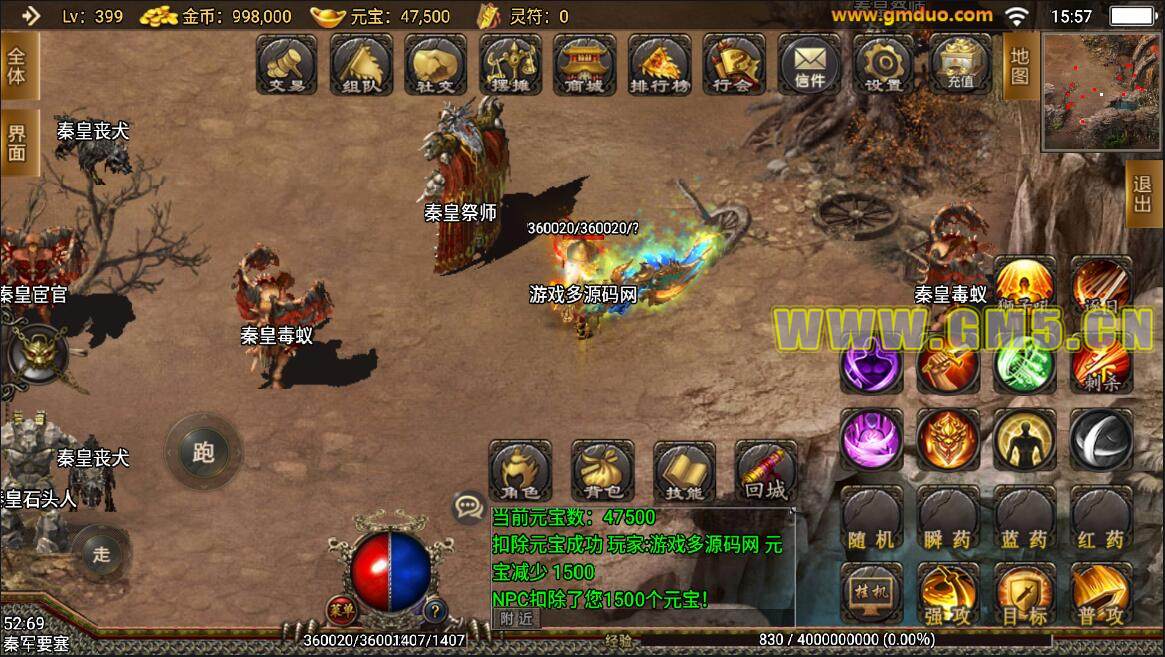Use the 回城 return-to-town scroll
The height and width of the screenshot is (657, 1165).
click(x=766, y=472)
